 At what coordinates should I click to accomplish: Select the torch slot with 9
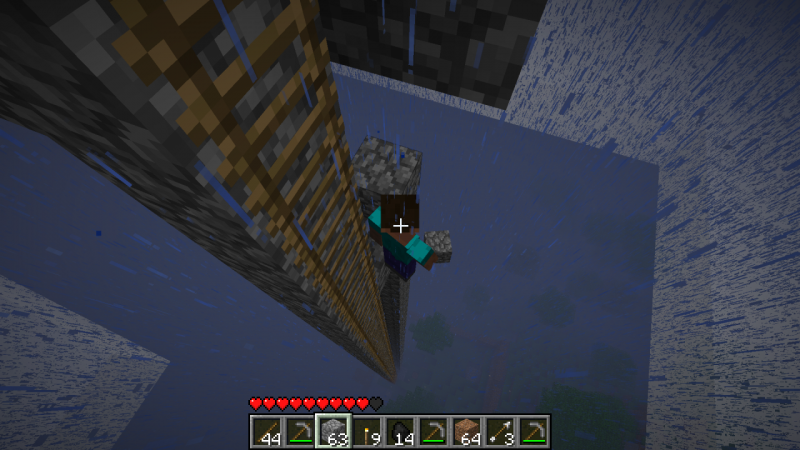367,431
